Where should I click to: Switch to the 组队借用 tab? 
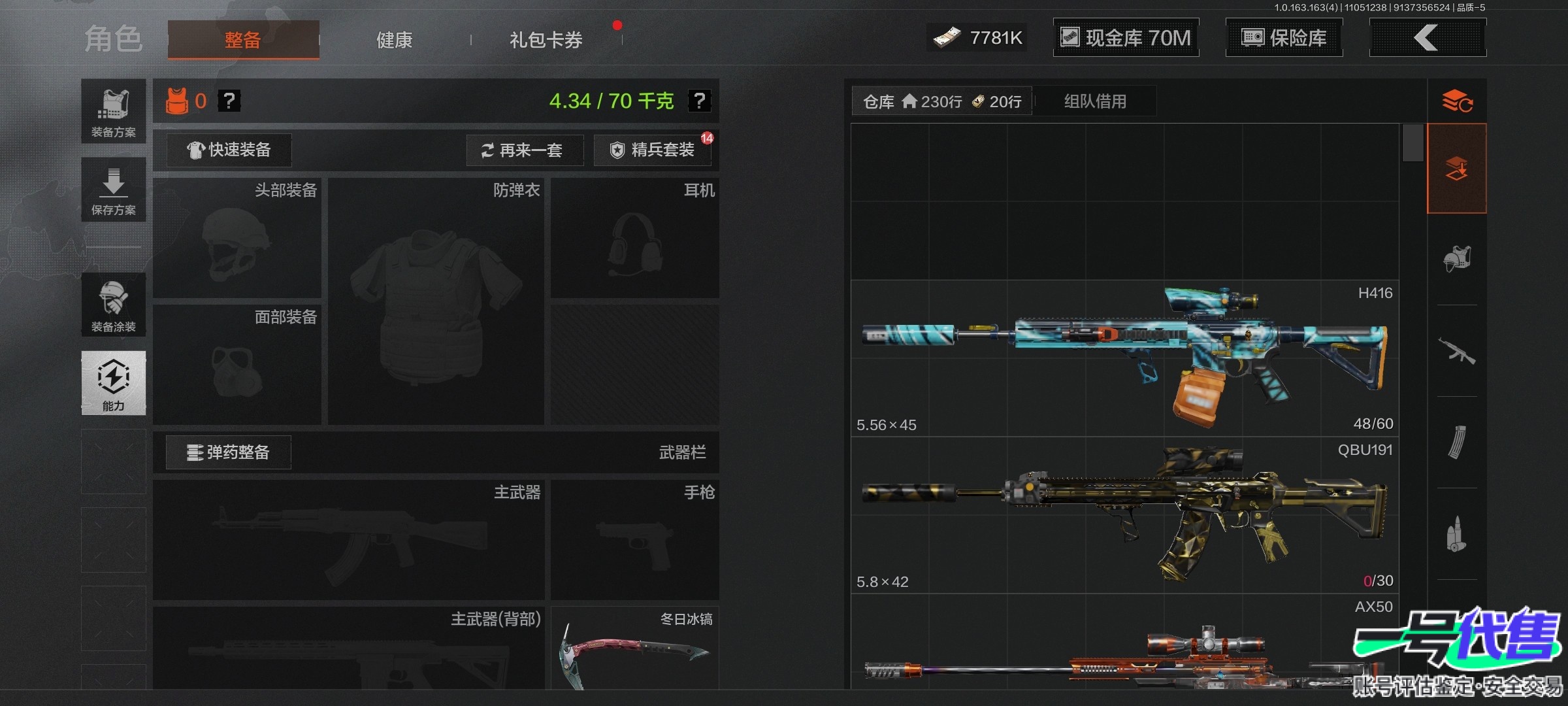tap(1095, 101)
